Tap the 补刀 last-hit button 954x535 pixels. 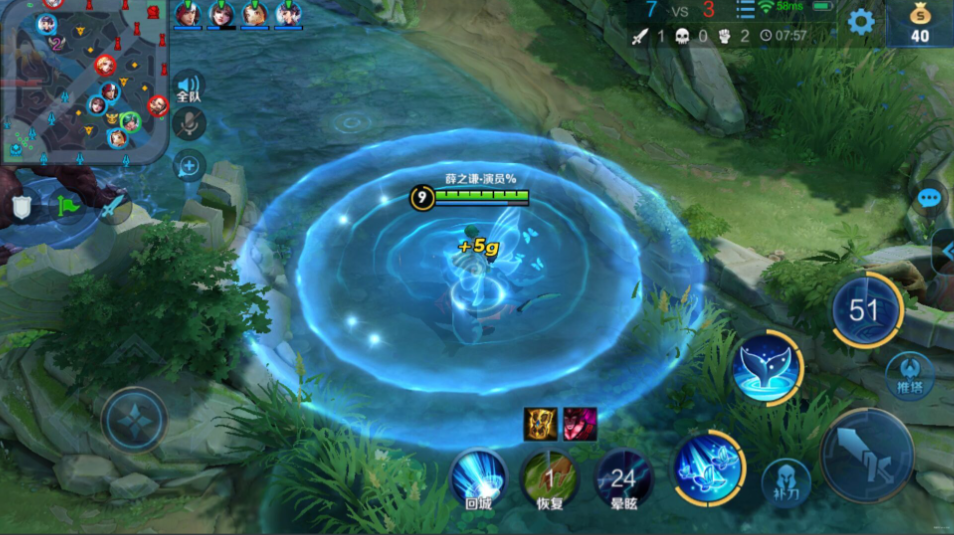(x=787, y=484)
